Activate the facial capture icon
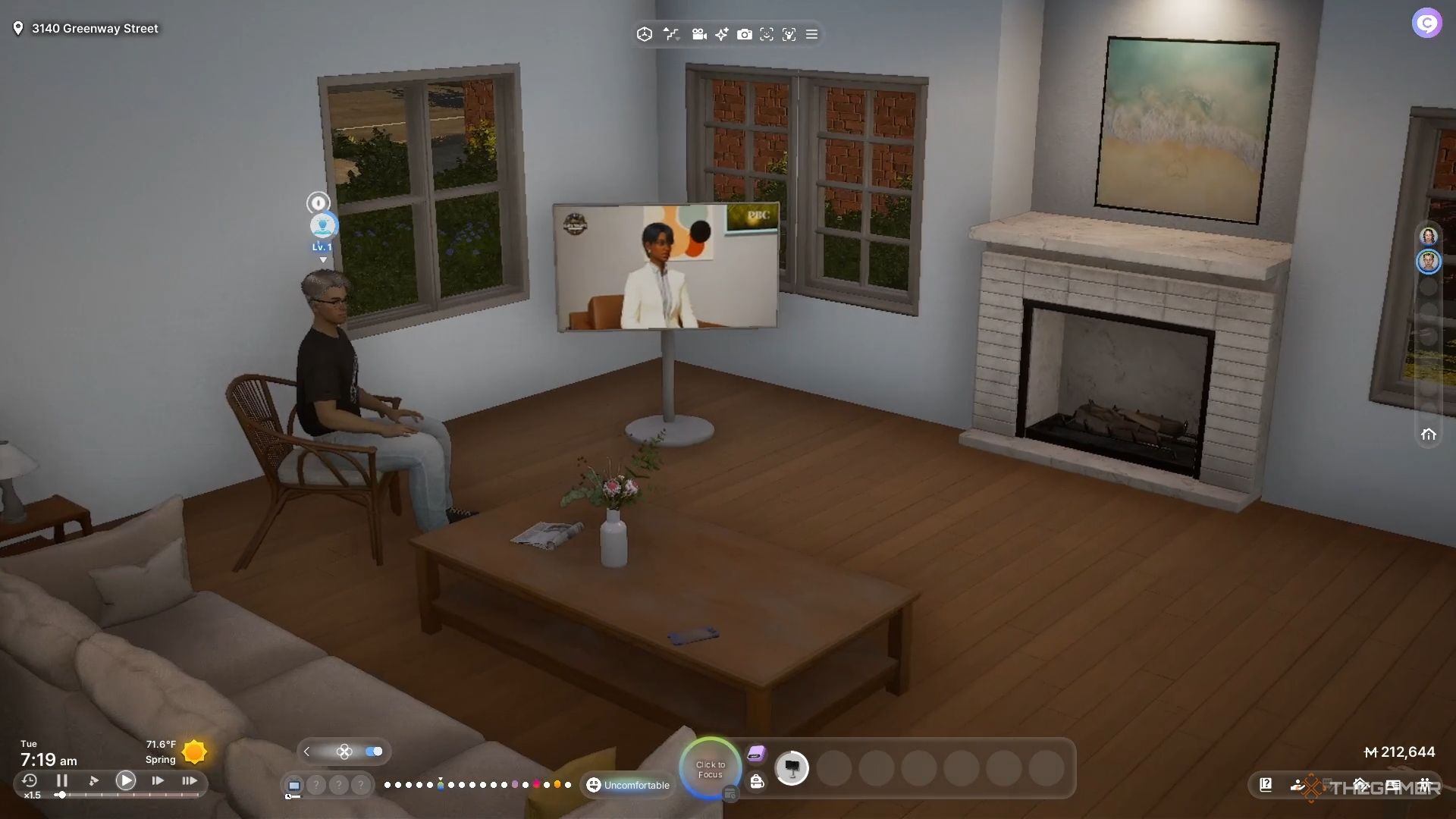Screen dimensions: 1456x819 pyautogui.click(x=767, y=34)
